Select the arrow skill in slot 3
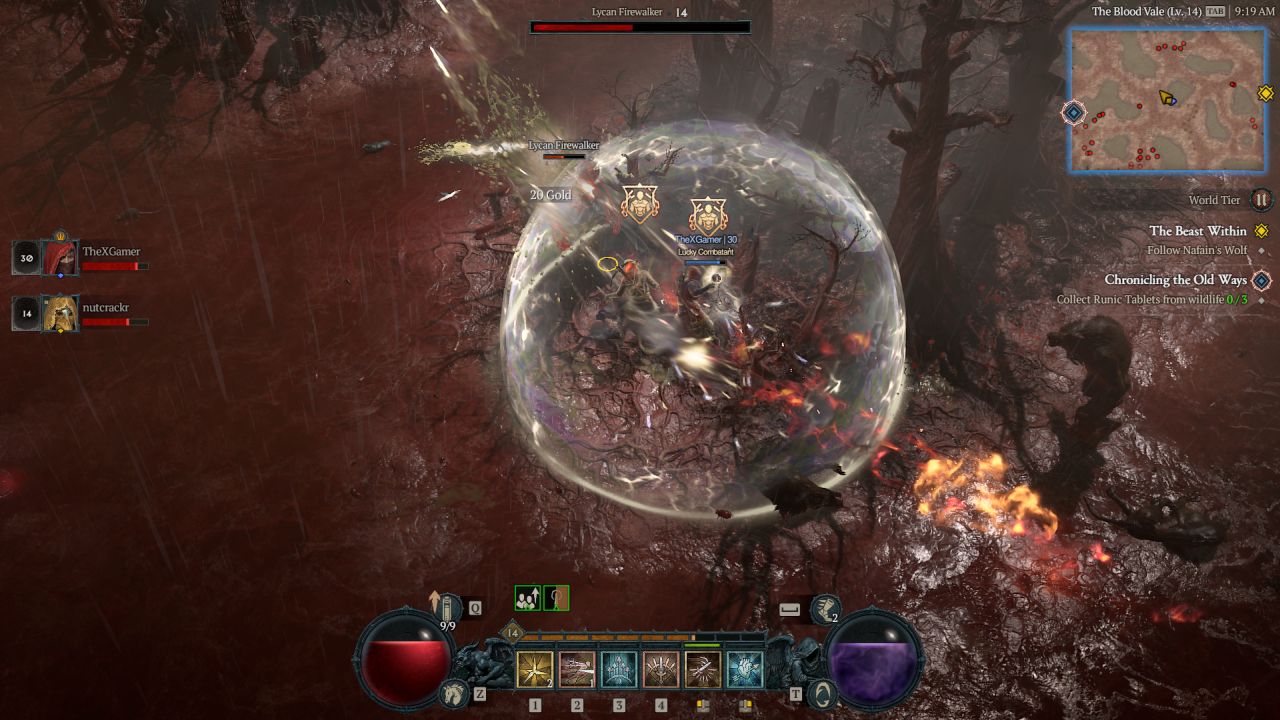The height and width of the screenshot is (720, 1280). tap(619, 668)
